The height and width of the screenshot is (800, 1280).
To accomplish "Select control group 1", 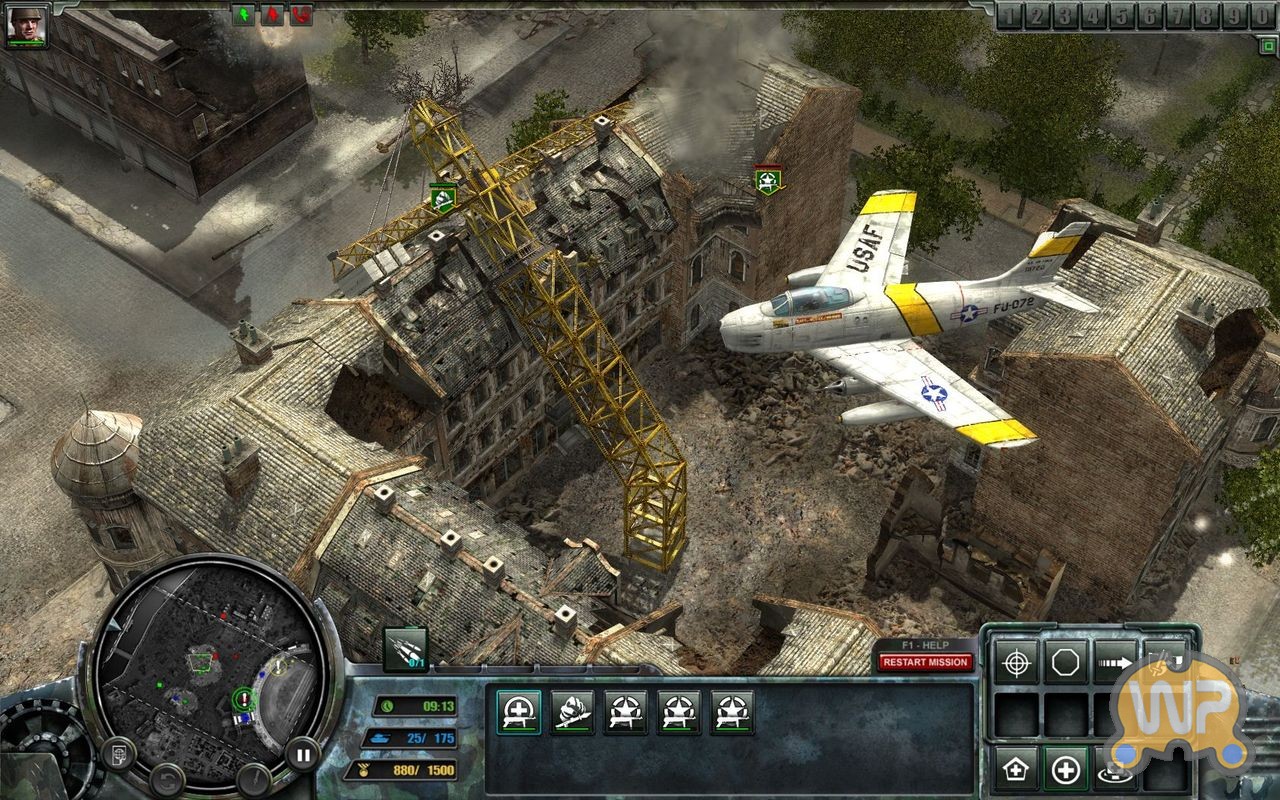I will pos(1011,16).
